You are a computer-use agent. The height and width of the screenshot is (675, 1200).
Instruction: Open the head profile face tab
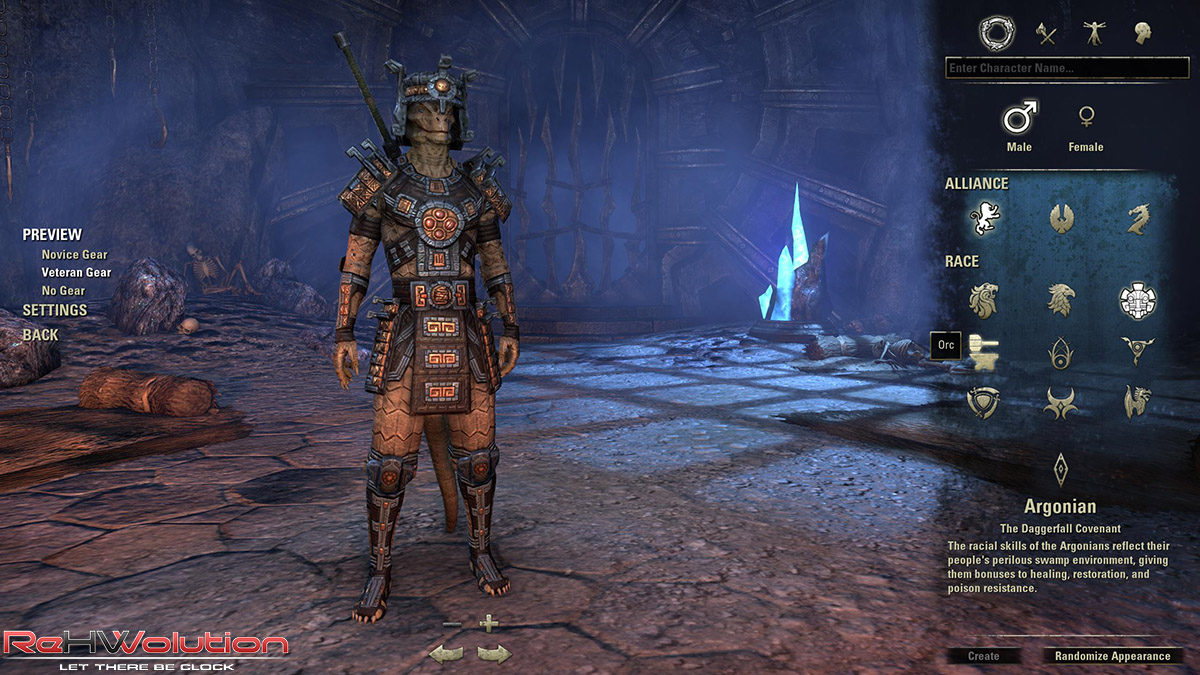coord(1142,34)
